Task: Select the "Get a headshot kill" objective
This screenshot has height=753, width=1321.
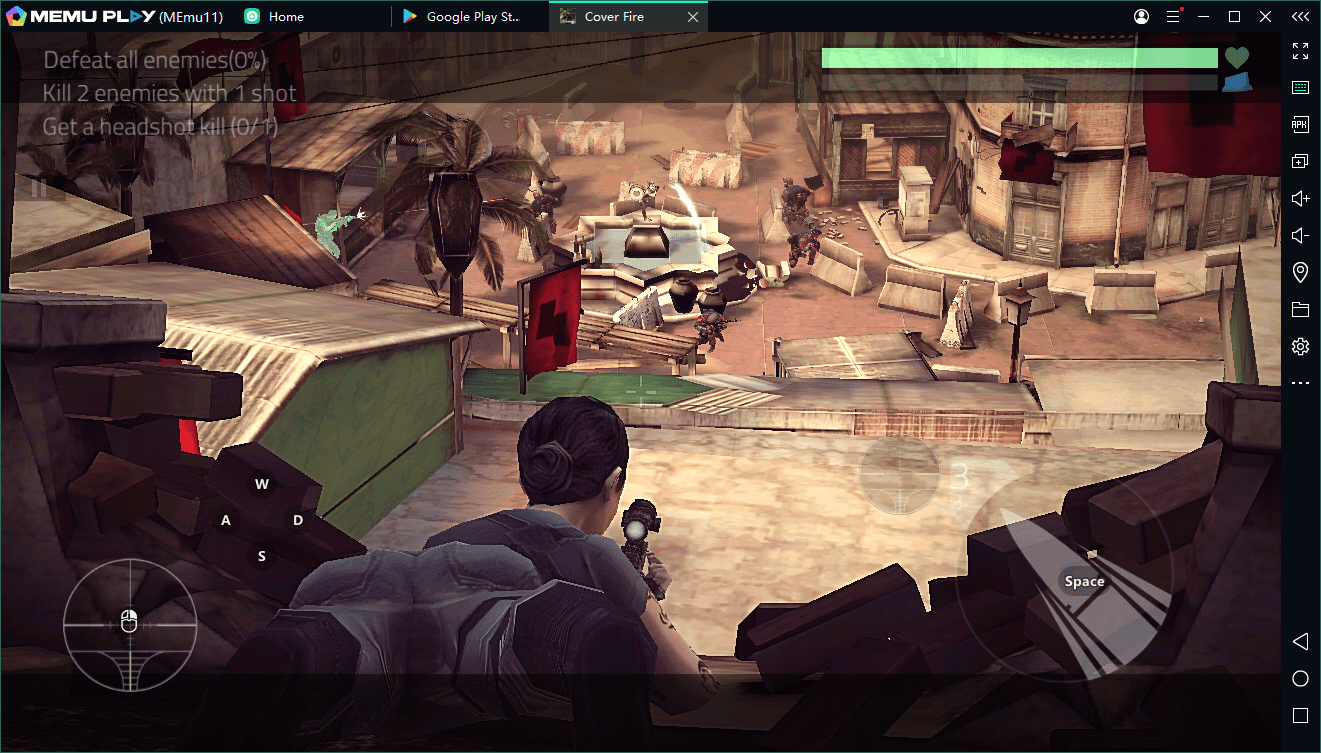Action: click(x=160, y=127)
